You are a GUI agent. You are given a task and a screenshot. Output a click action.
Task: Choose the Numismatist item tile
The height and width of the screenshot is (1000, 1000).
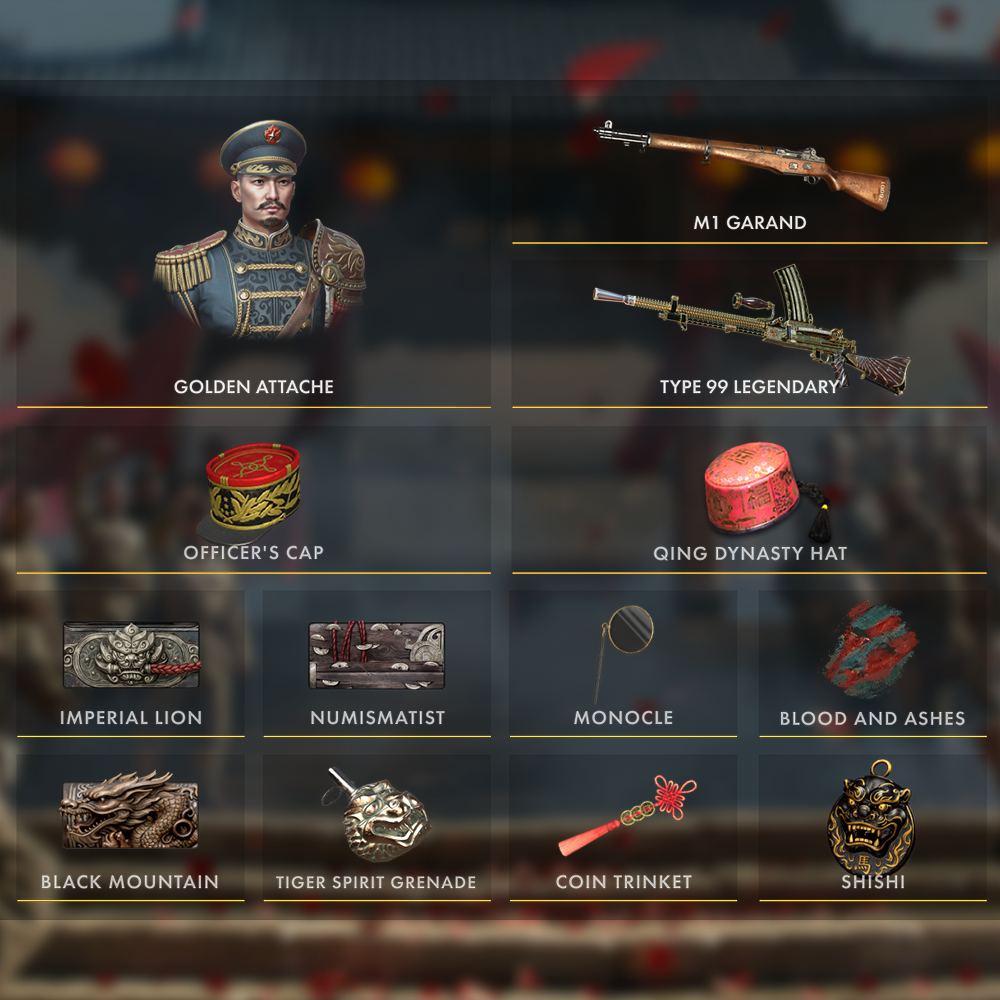pos(377,662)
